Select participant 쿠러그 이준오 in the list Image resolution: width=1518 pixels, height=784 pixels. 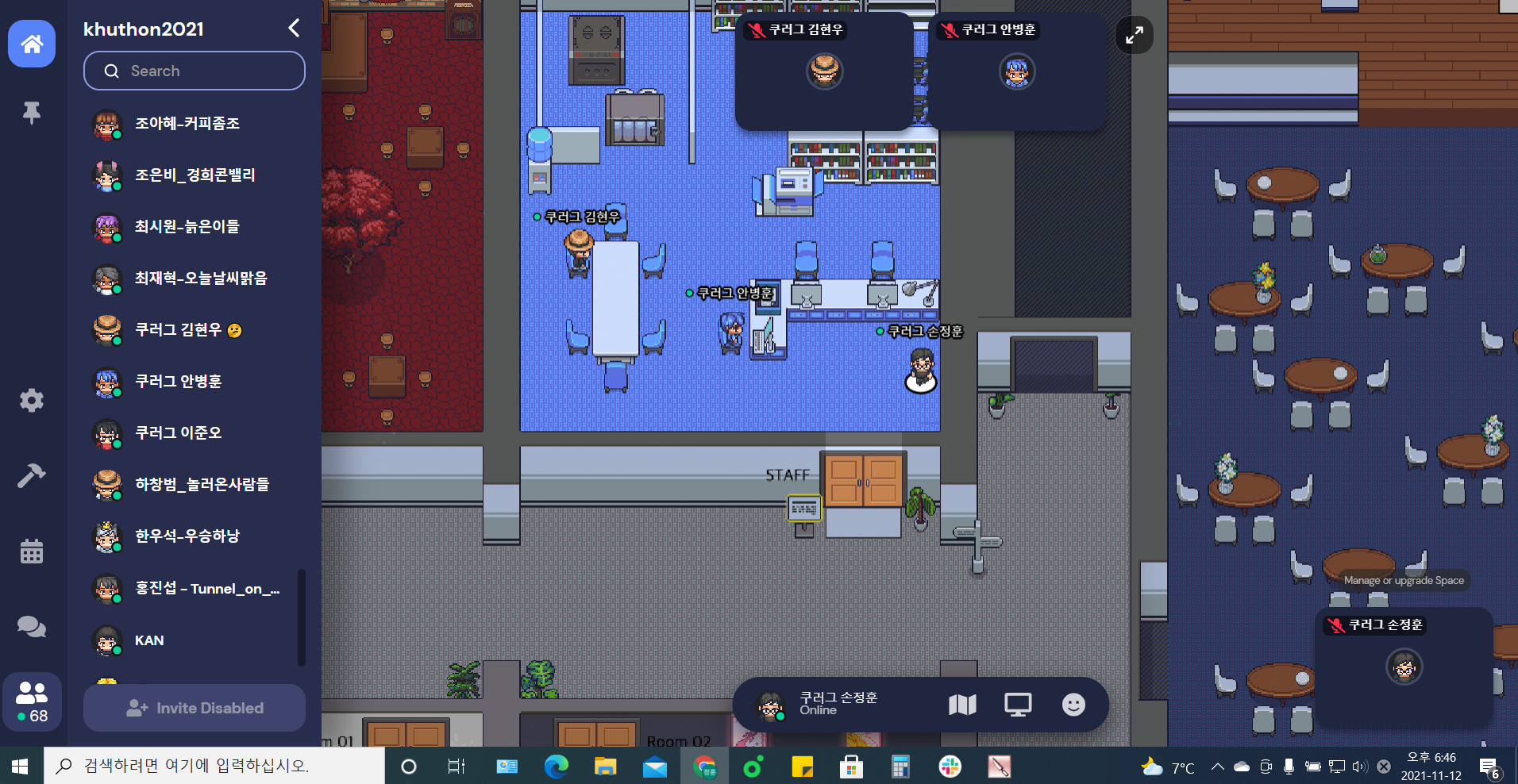click(178, 433)
